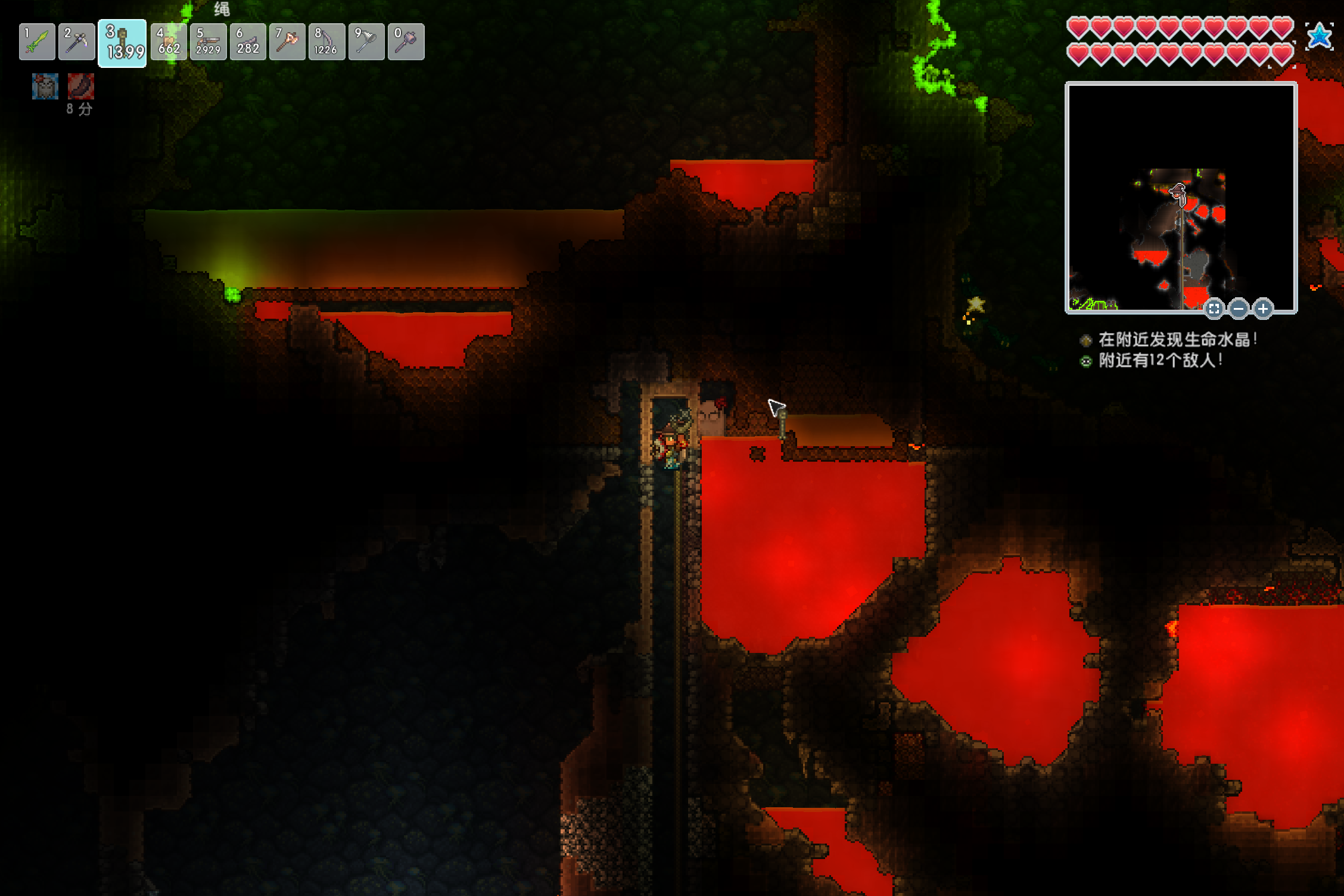The height and width of the screenshot is (896, 1344).
Task: Click the player head marker on minimap
Action: [1178, 192]
